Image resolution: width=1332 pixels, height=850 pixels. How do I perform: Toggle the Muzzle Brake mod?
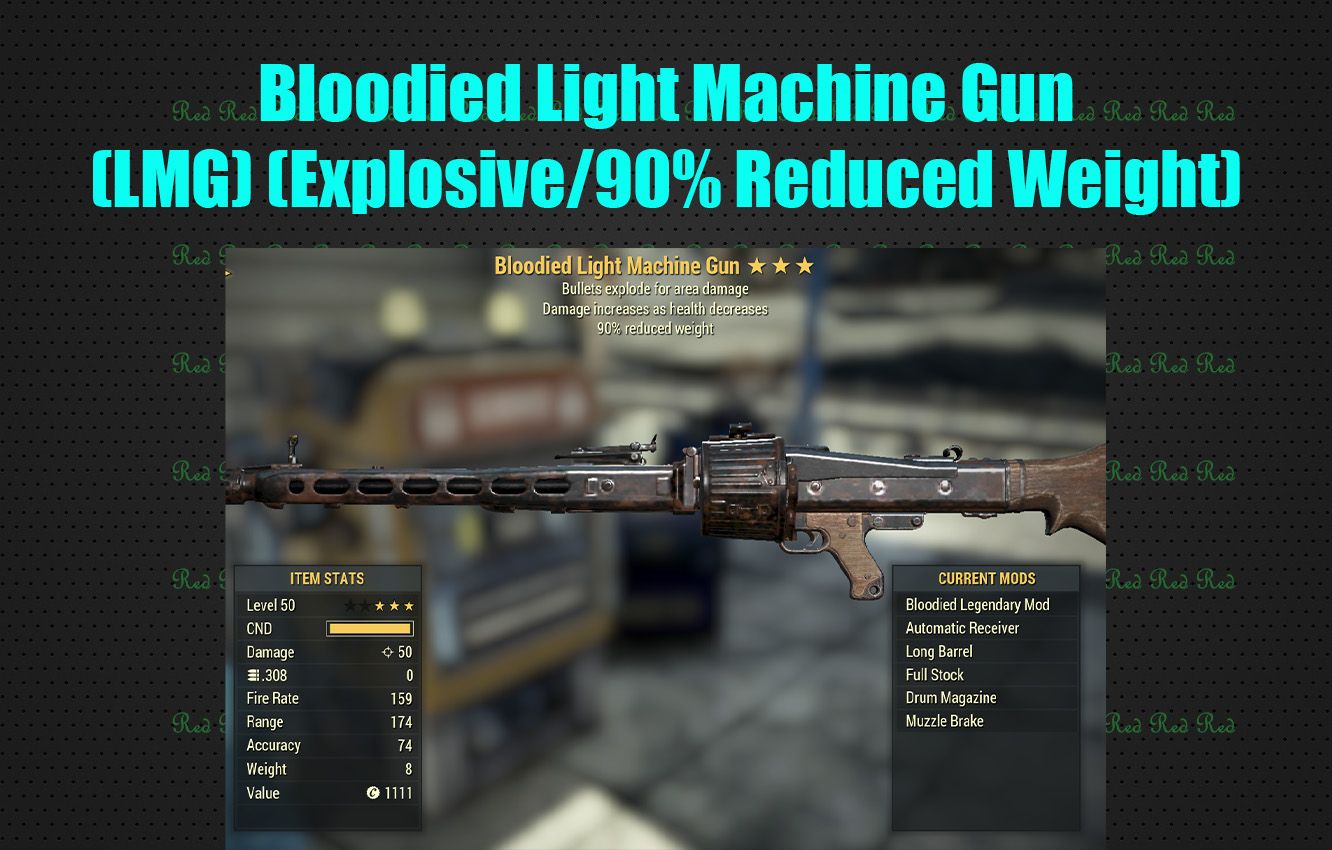click(x=944, y=721)
